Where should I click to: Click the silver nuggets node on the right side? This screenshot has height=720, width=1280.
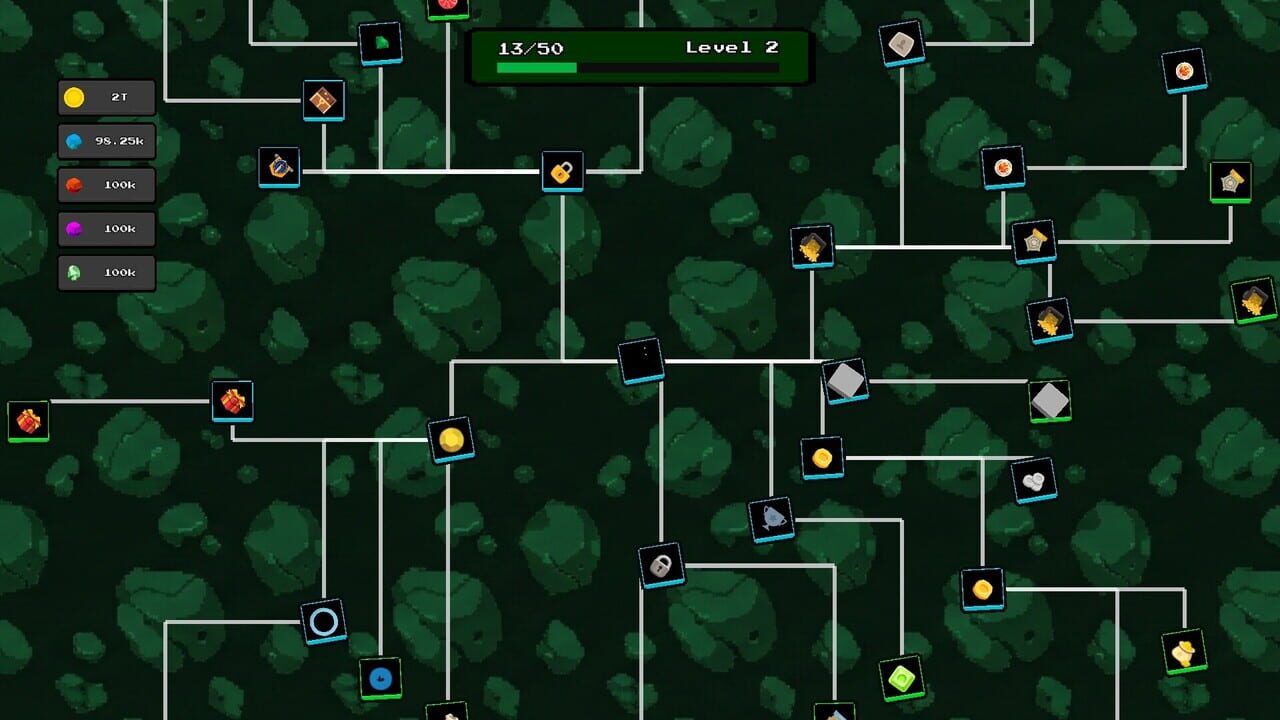pyautogui.click(x=1034, y=479)
